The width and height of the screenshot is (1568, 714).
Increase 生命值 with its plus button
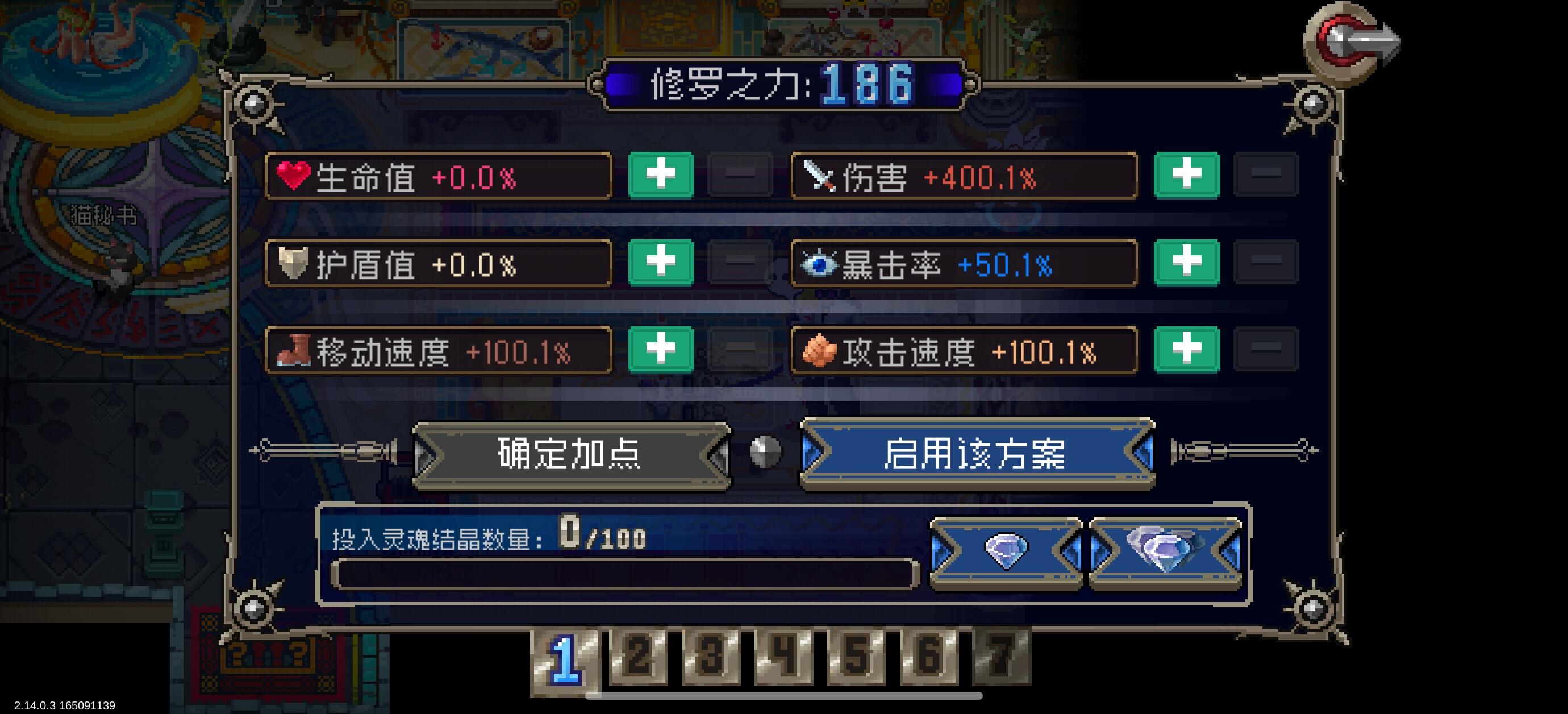pyautogui.click(x=661, y=175)
